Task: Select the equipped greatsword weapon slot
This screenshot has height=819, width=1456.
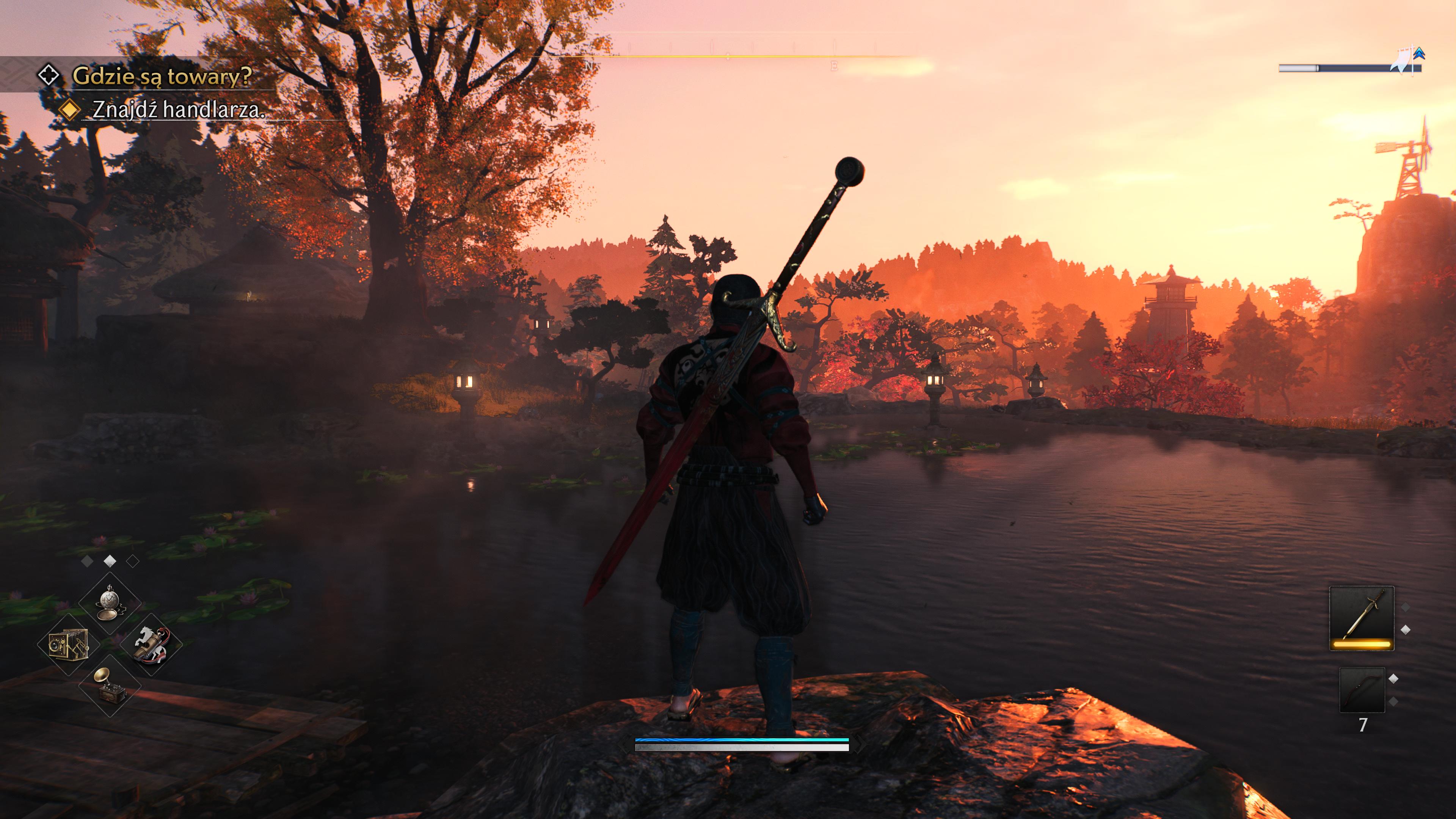Action: point(1361,618)
